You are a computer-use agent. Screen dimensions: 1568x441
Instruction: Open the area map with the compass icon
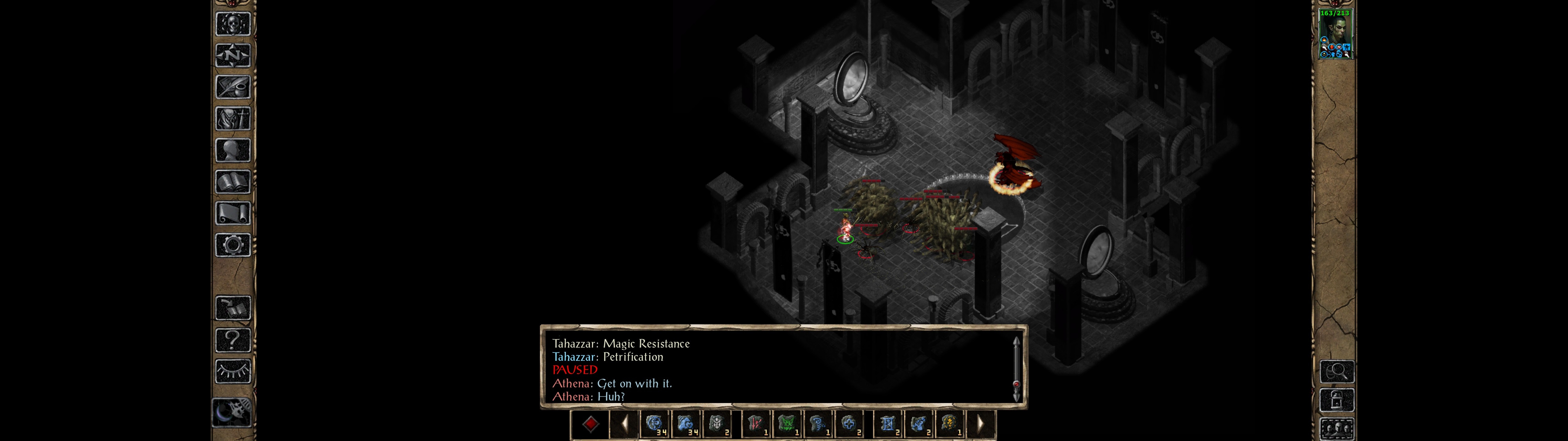232,55
